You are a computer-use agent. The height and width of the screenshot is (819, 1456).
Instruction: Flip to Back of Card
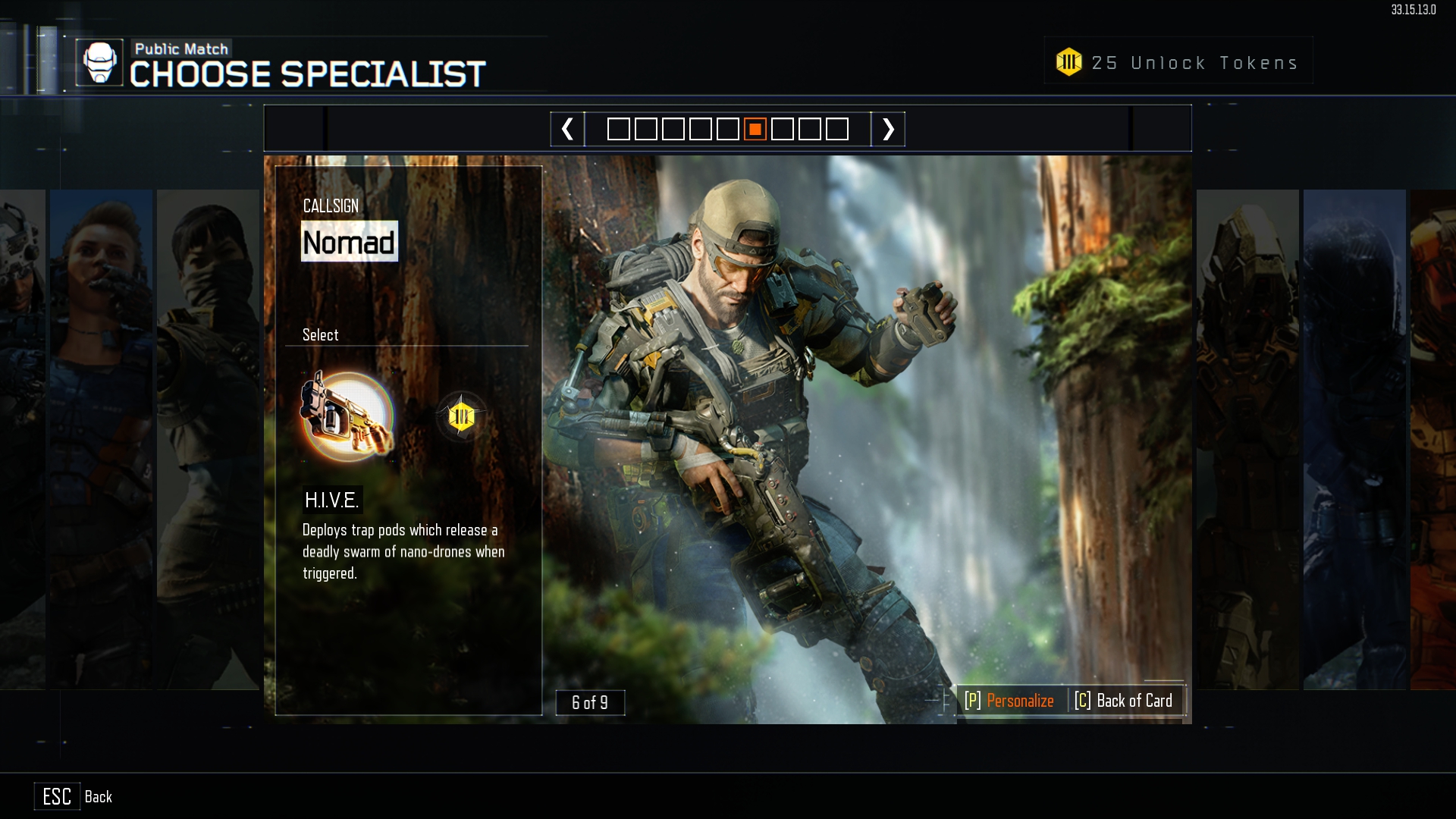[1124, 701]
